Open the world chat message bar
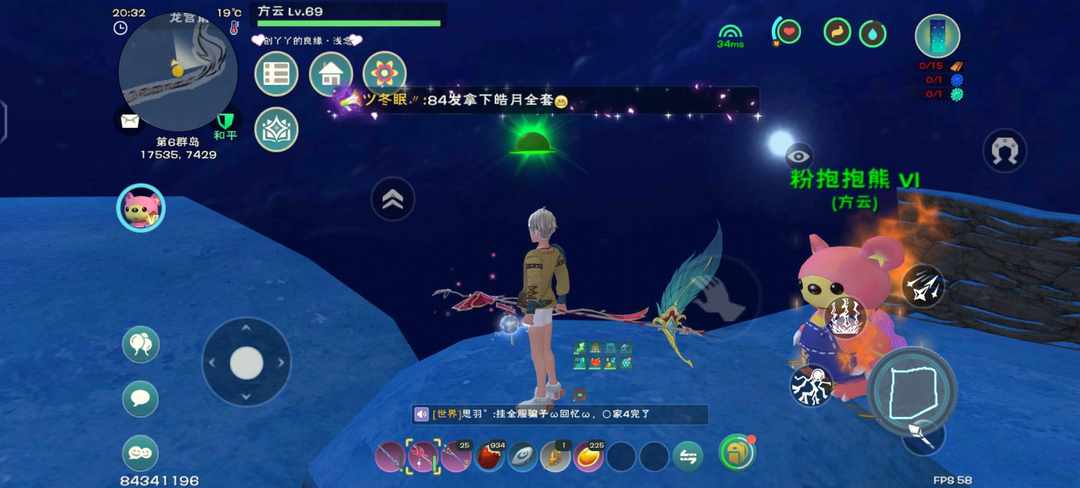The image size is (1080, 488). pos(560,414)
